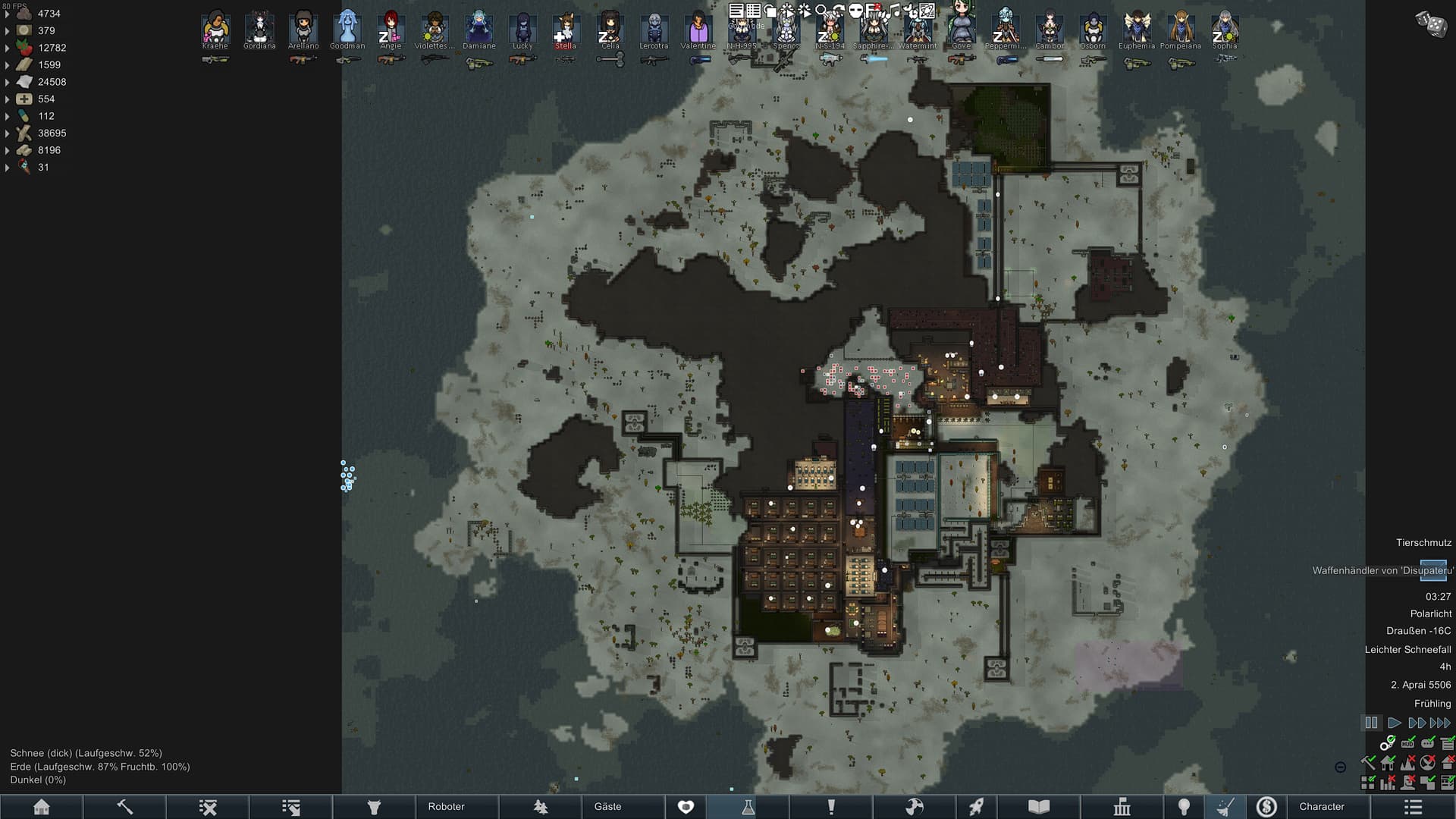Click the dice icon in top corner

[x=1431, y=24]
